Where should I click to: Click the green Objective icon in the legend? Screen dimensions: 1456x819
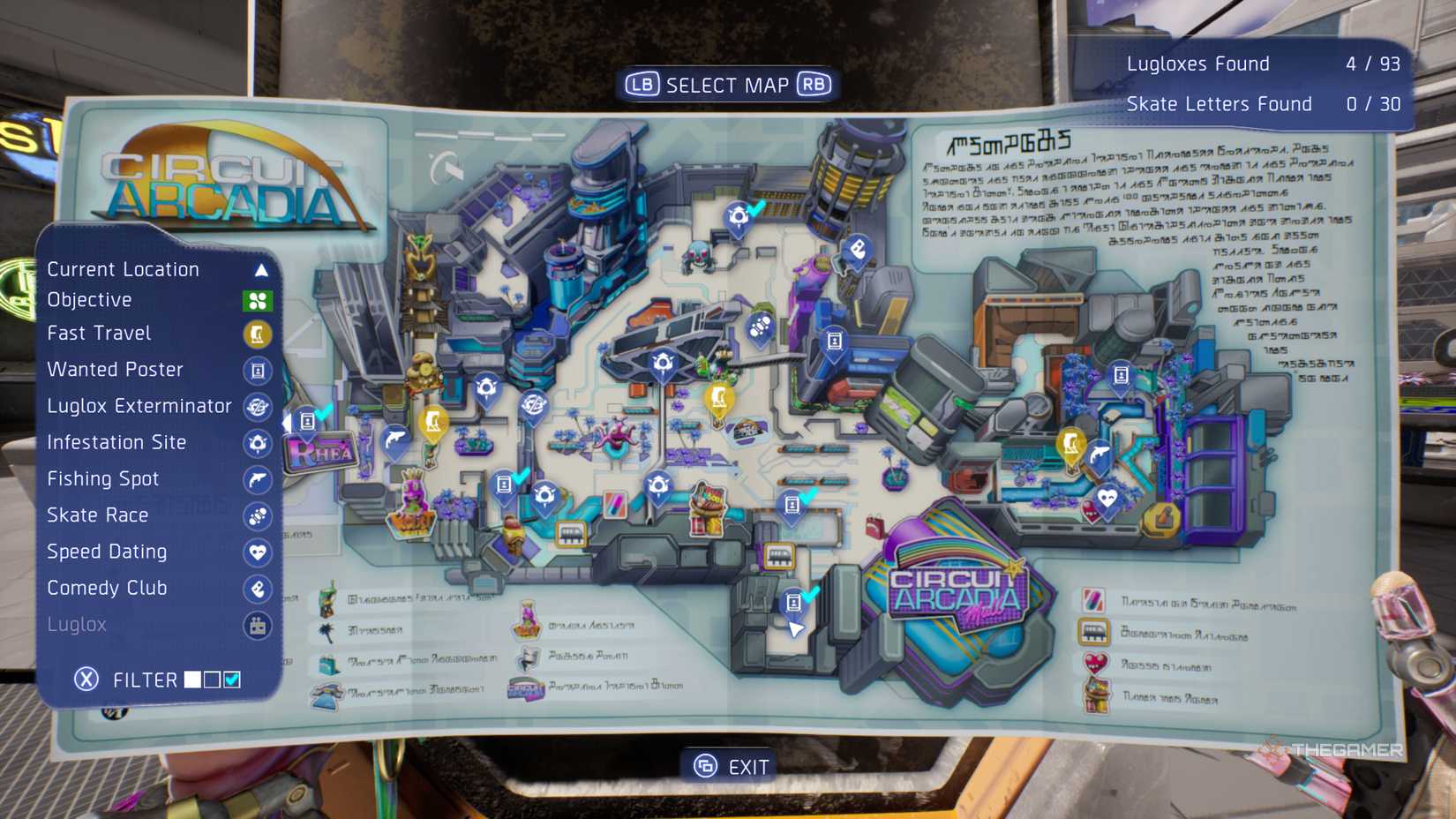(x=259, y=300)
